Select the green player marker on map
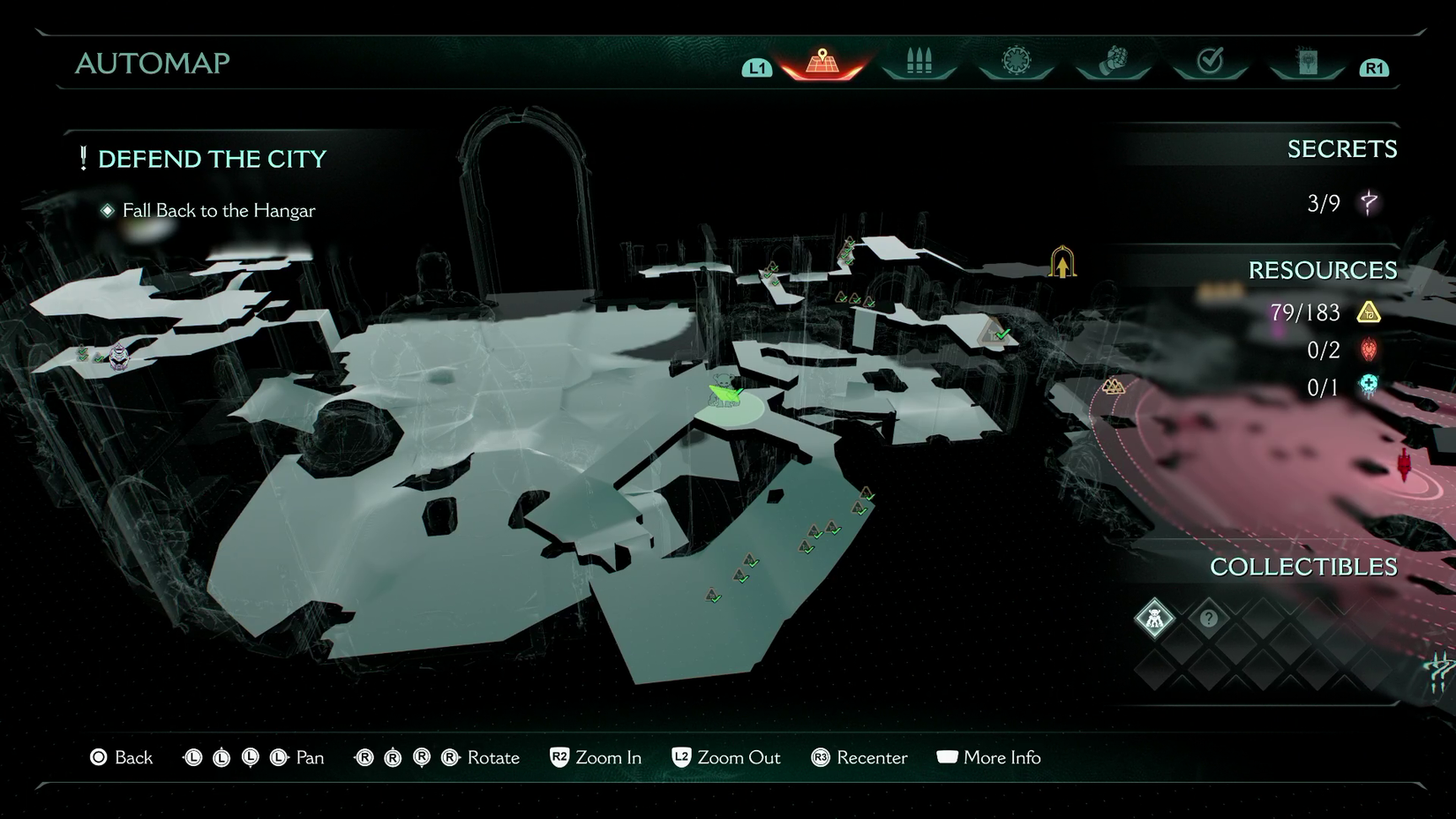 tap(725, 392)
